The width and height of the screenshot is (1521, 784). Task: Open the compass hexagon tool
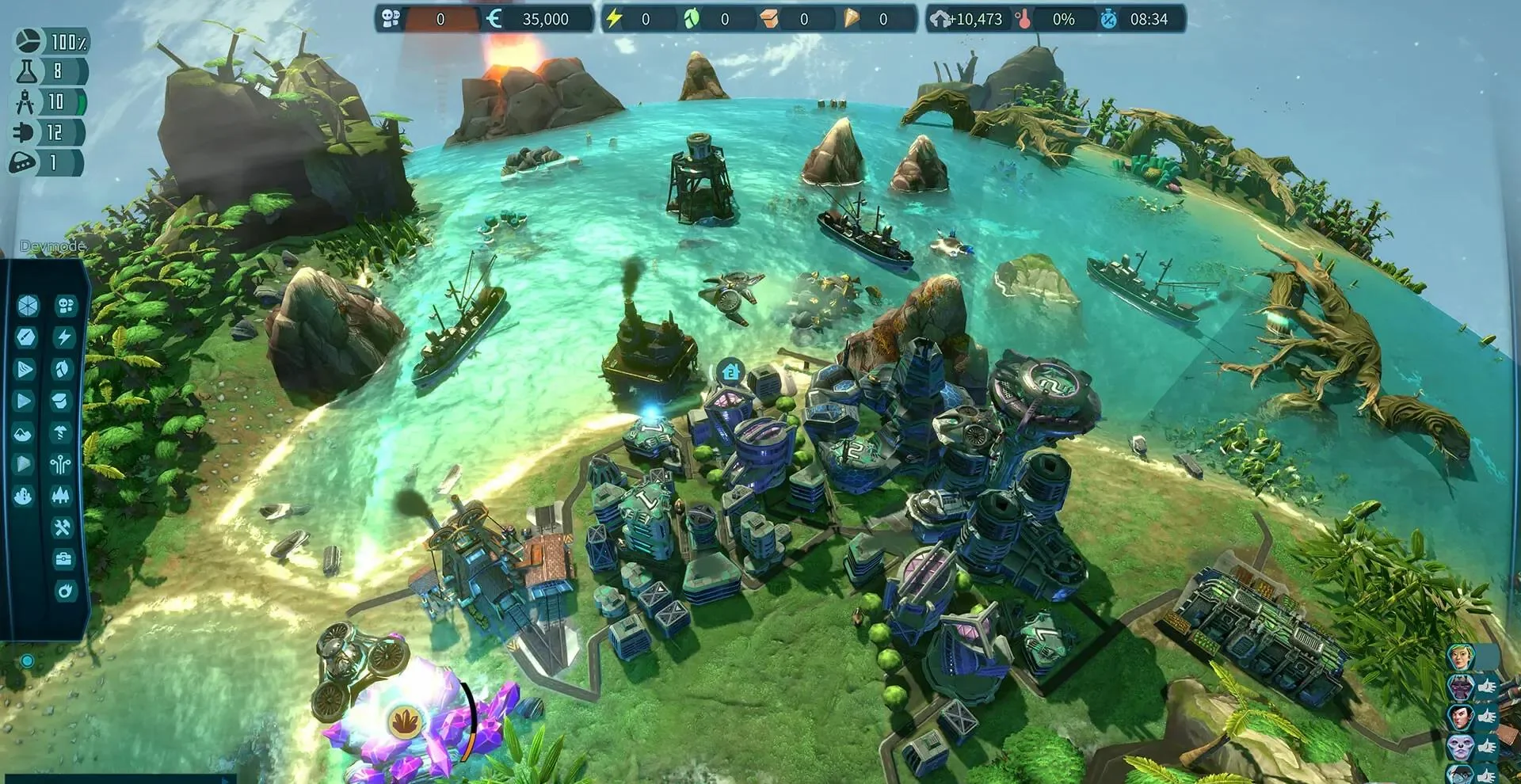click(26, 337)
